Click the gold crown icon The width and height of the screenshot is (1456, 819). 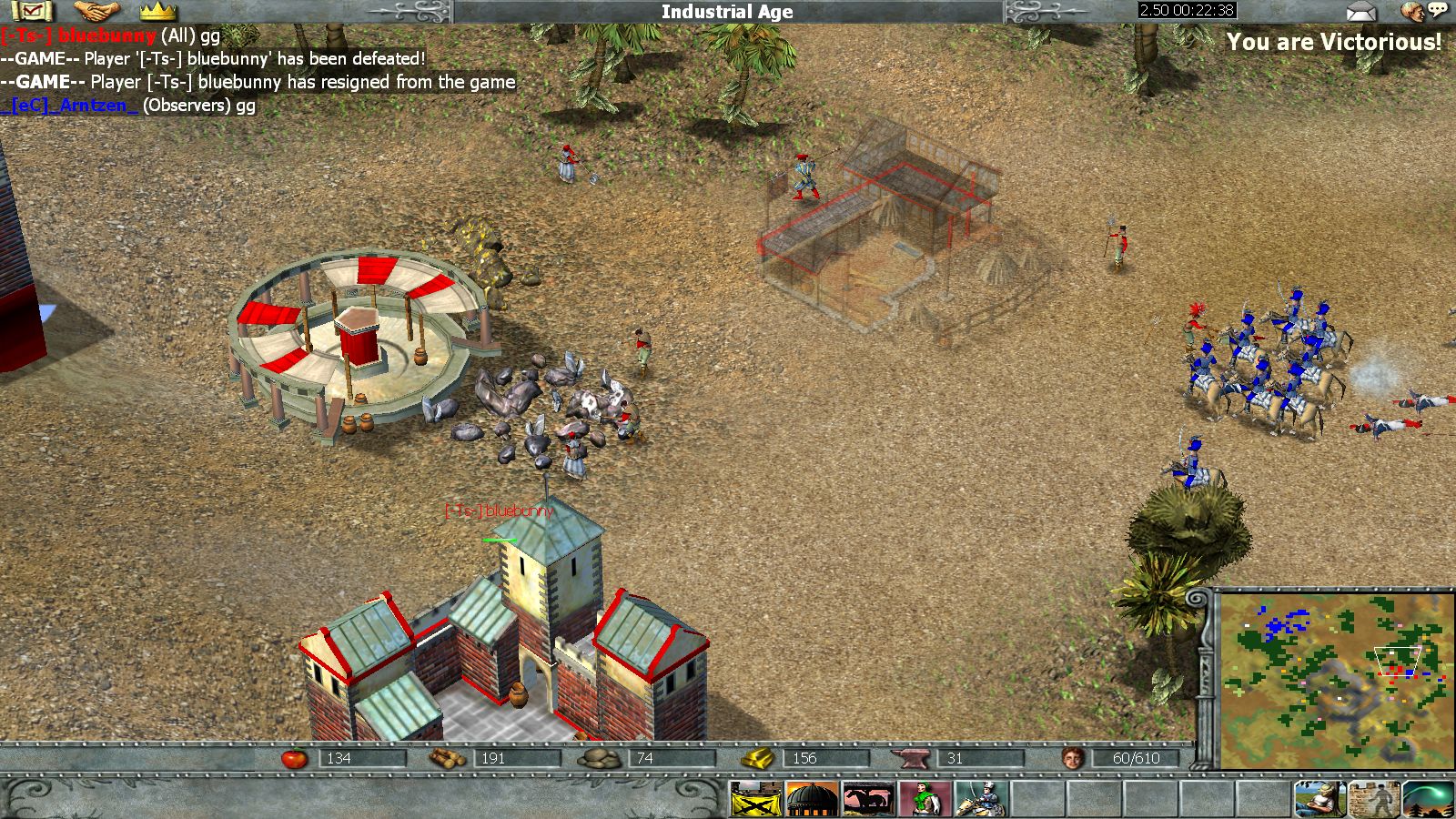click(158, 11)
